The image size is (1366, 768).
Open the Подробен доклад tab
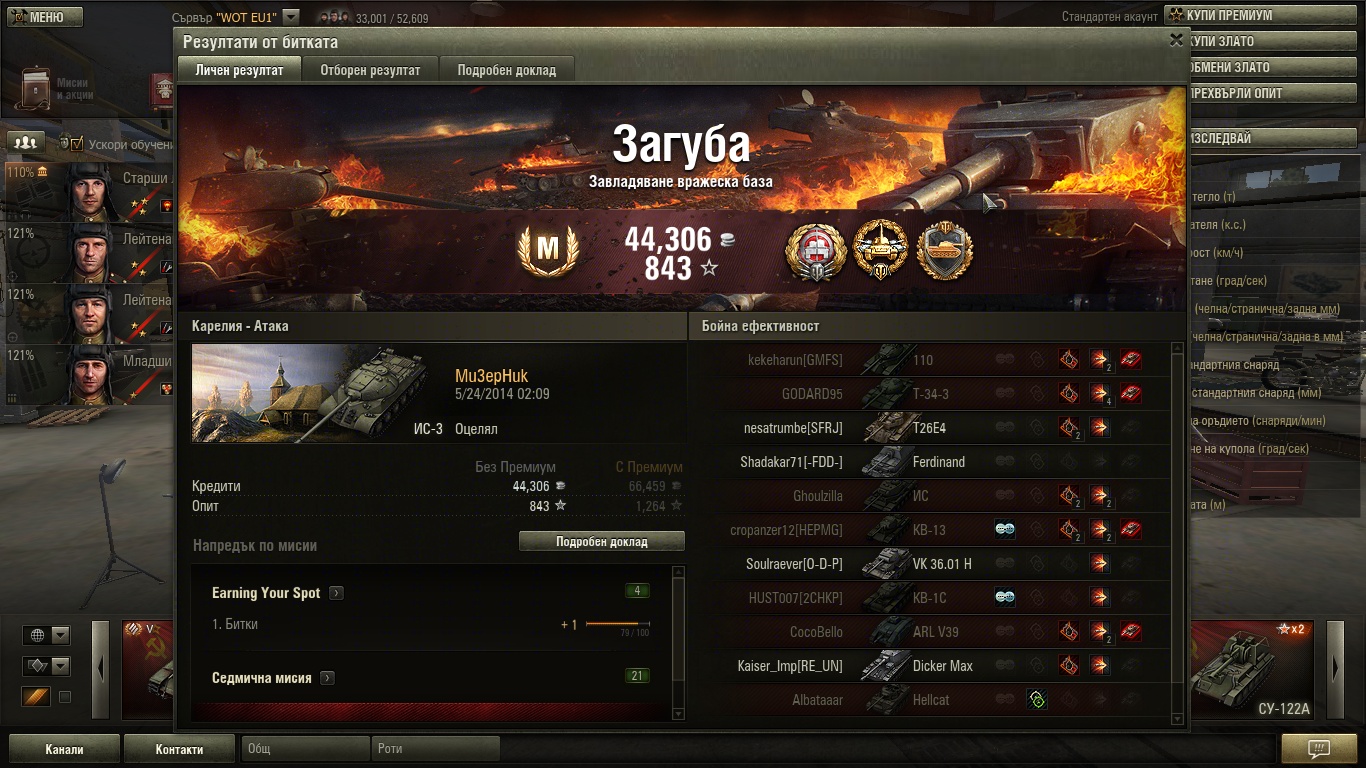click(x=507, y=70)
